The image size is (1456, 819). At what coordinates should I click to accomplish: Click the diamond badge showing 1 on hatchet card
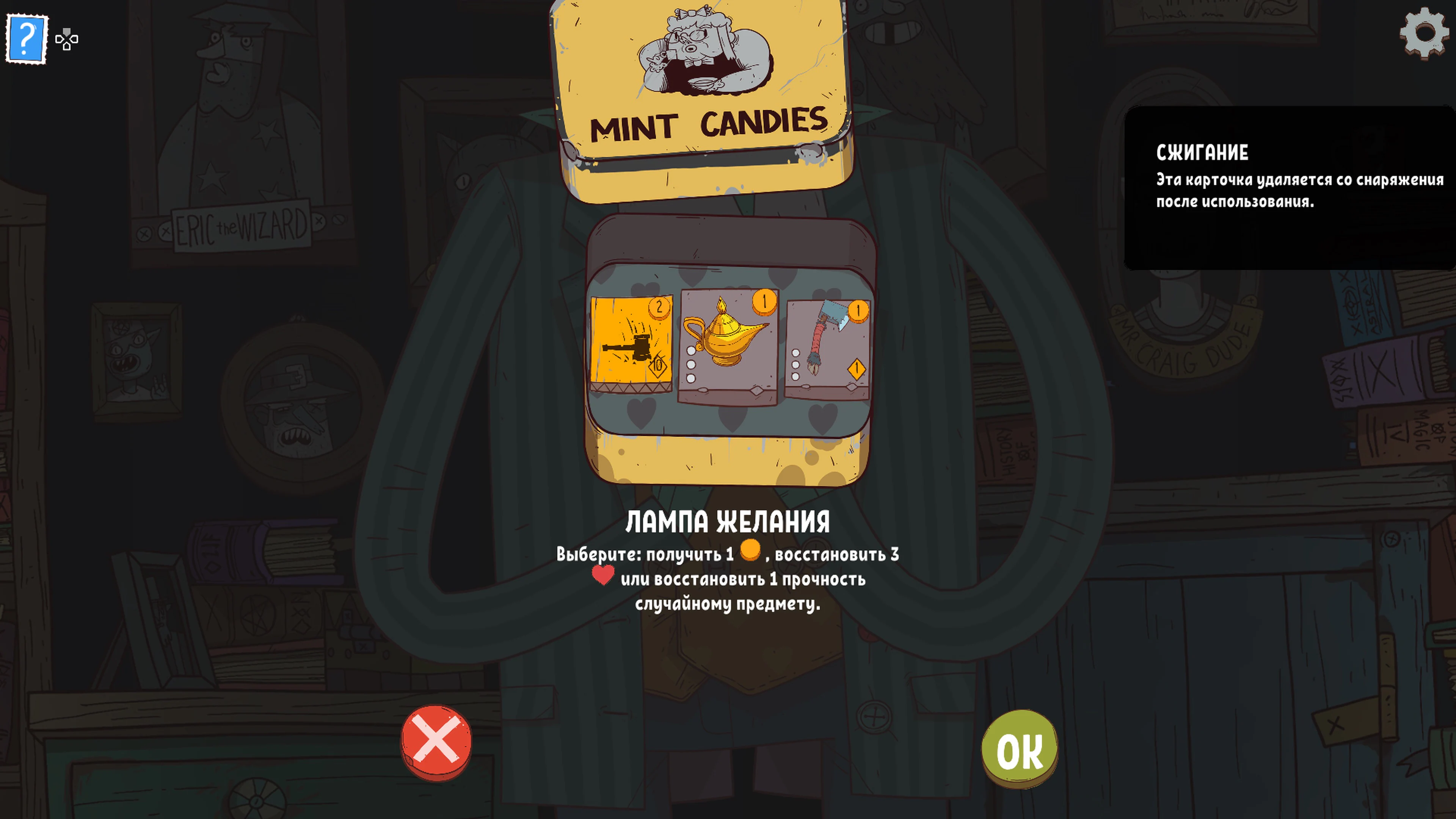857,369
